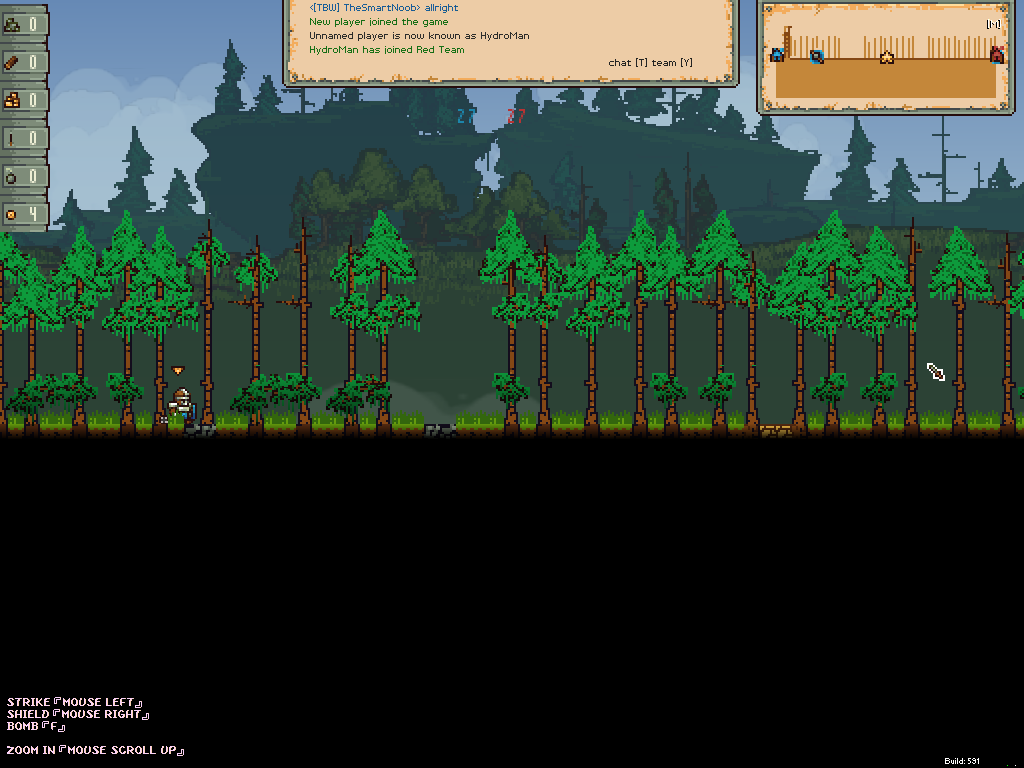Select the stone resource slot
Viewport: 1024px width, 768px height.
23,24
